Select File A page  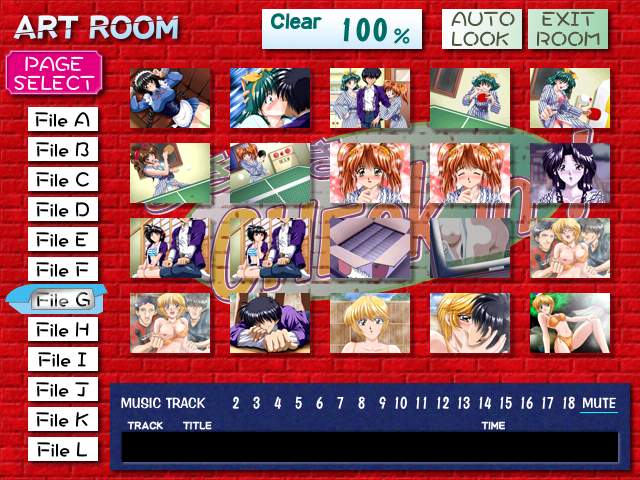pos(62,121)
